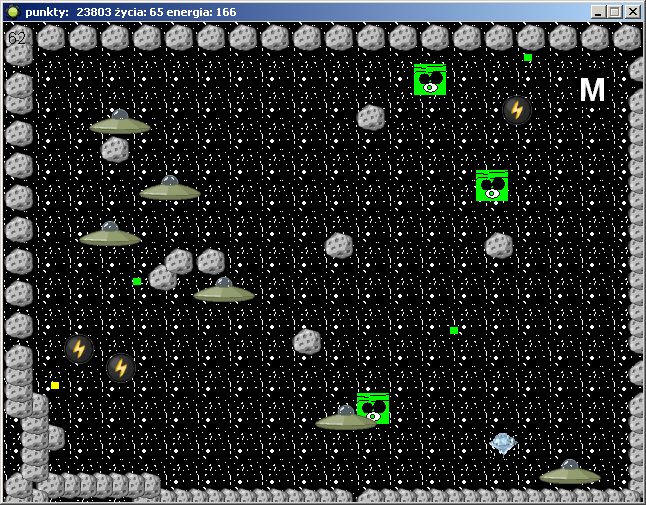
Task: Minimize the game window
Action: (x=598, y=11)
